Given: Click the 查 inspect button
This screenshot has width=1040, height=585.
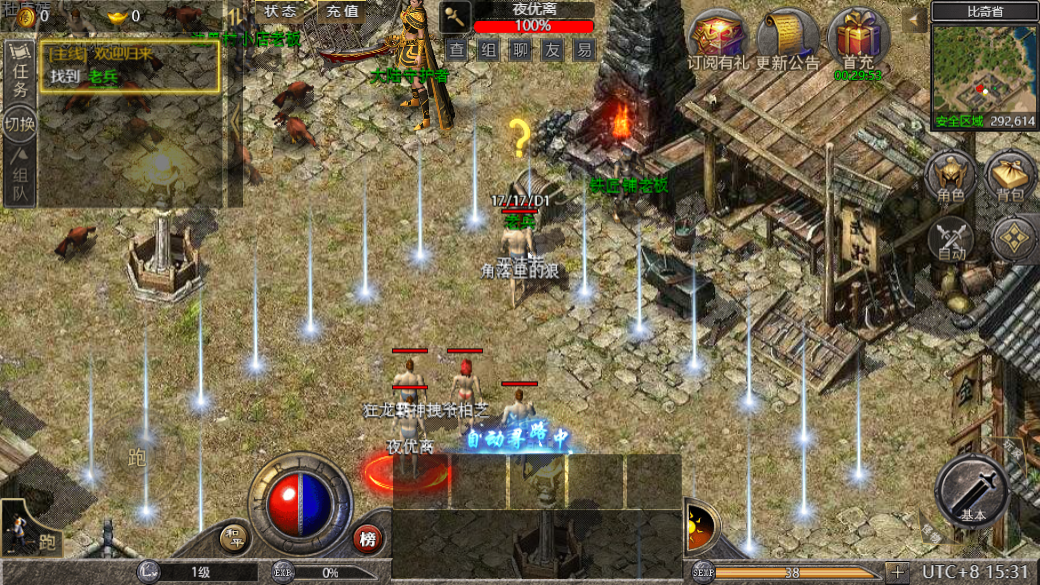Looking at the screenshot, I should coord(457,49).
